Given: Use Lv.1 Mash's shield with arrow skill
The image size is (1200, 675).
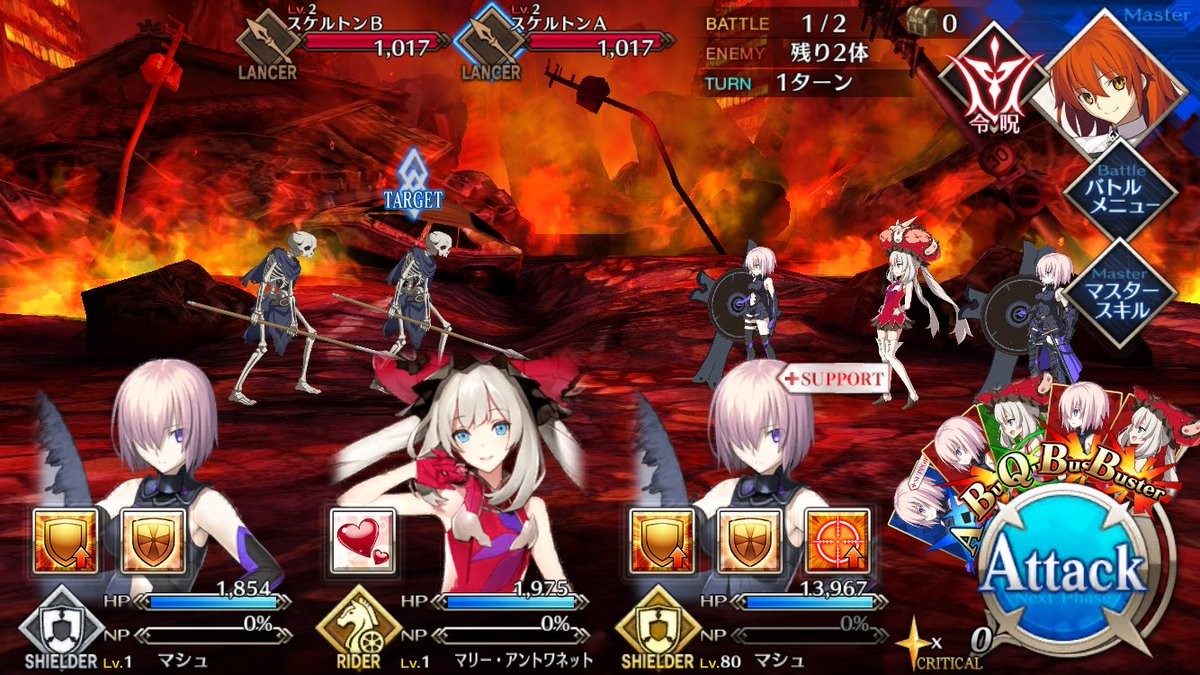Looking at the screenshot, I should 65,540.
